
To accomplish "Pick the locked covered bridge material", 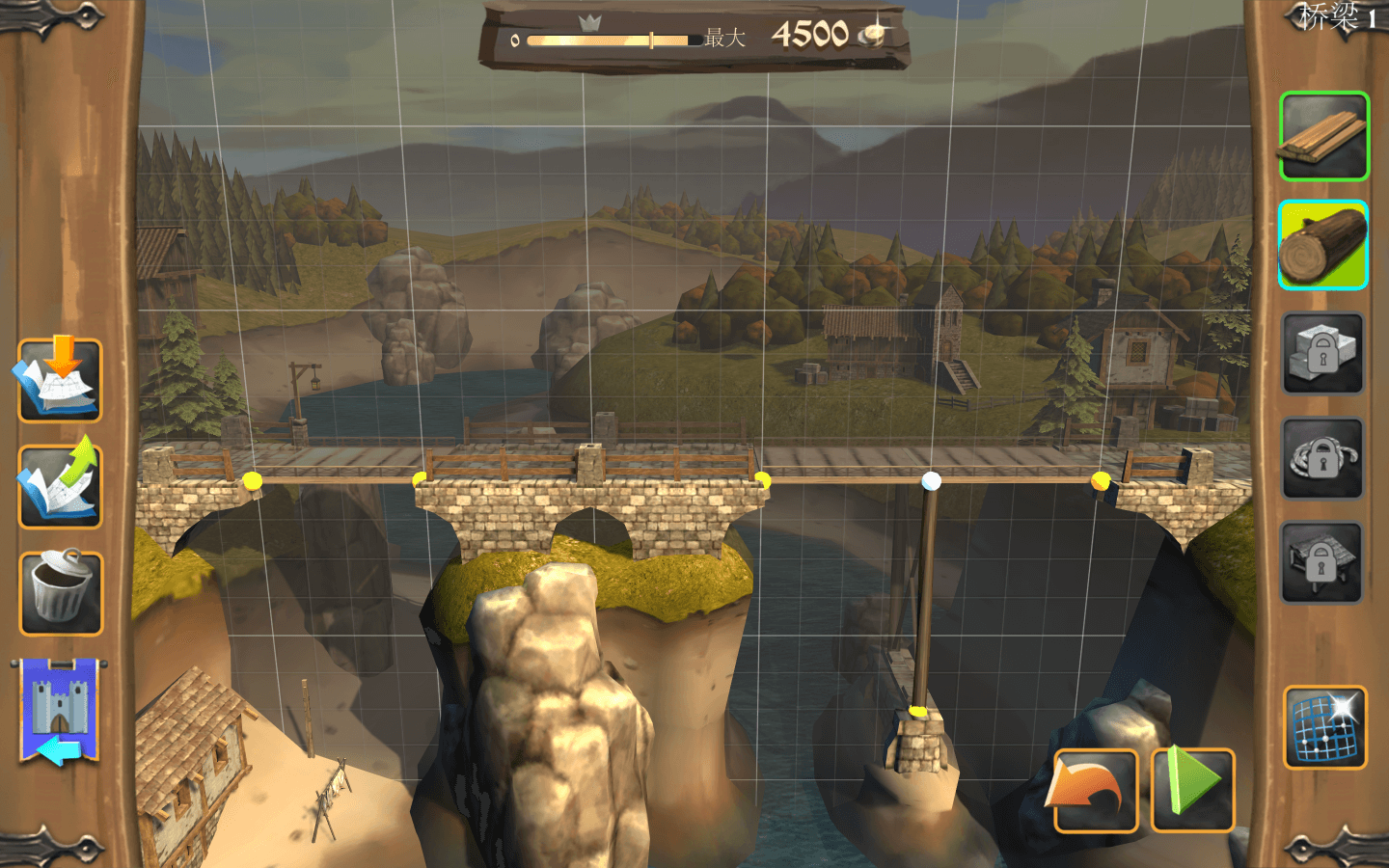I will pyautogui.click(x=1322, y=562).
